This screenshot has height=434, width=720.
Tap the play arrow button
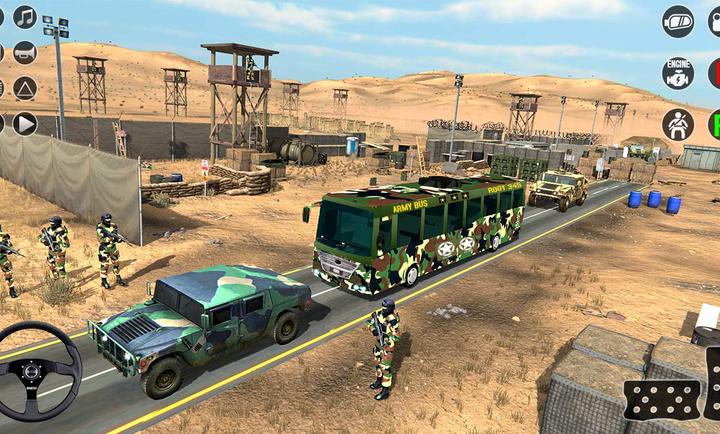[x=25, y=124]
